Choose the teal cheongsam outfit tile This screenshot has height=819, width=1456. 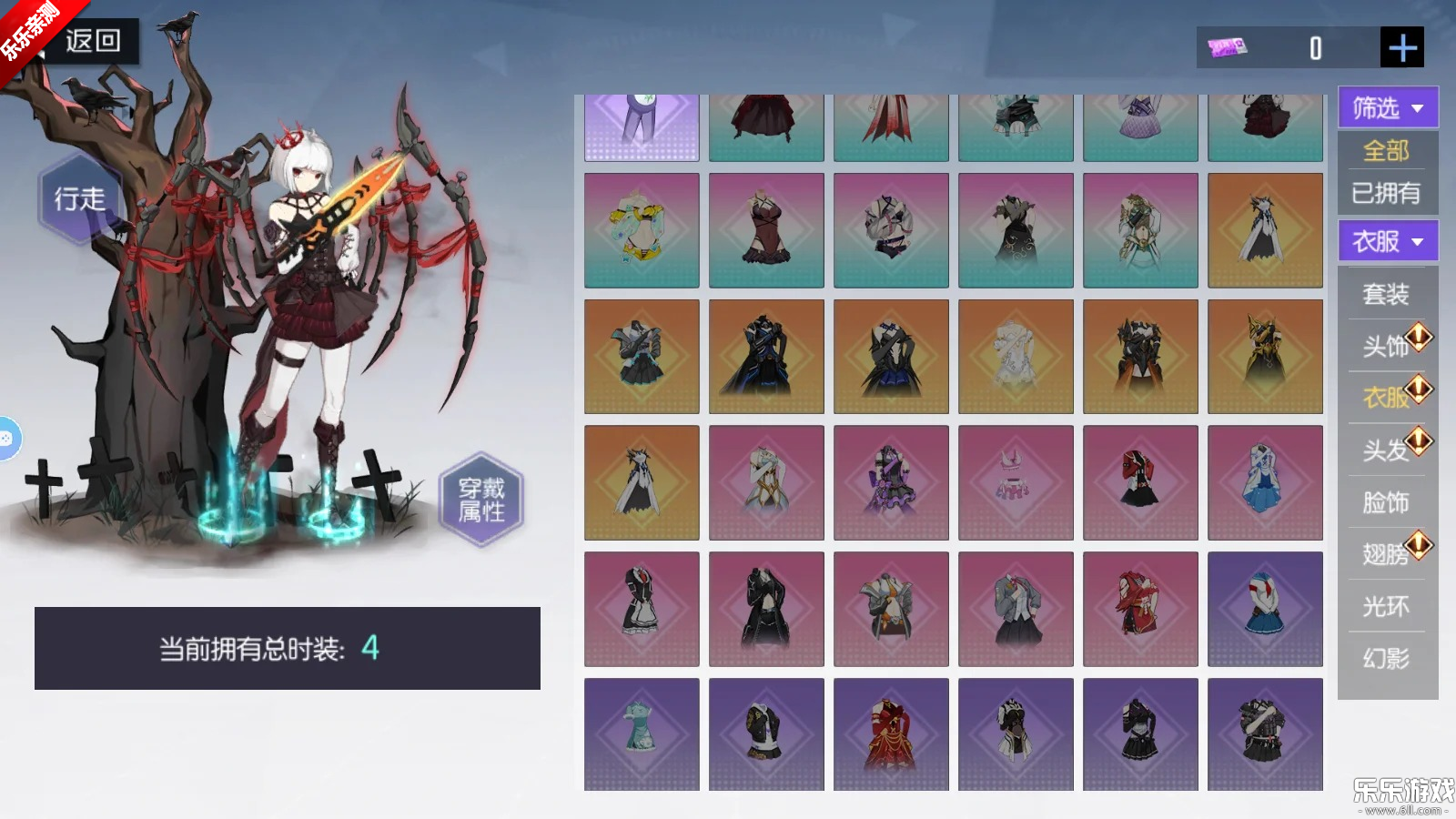[x=642, y=734]
